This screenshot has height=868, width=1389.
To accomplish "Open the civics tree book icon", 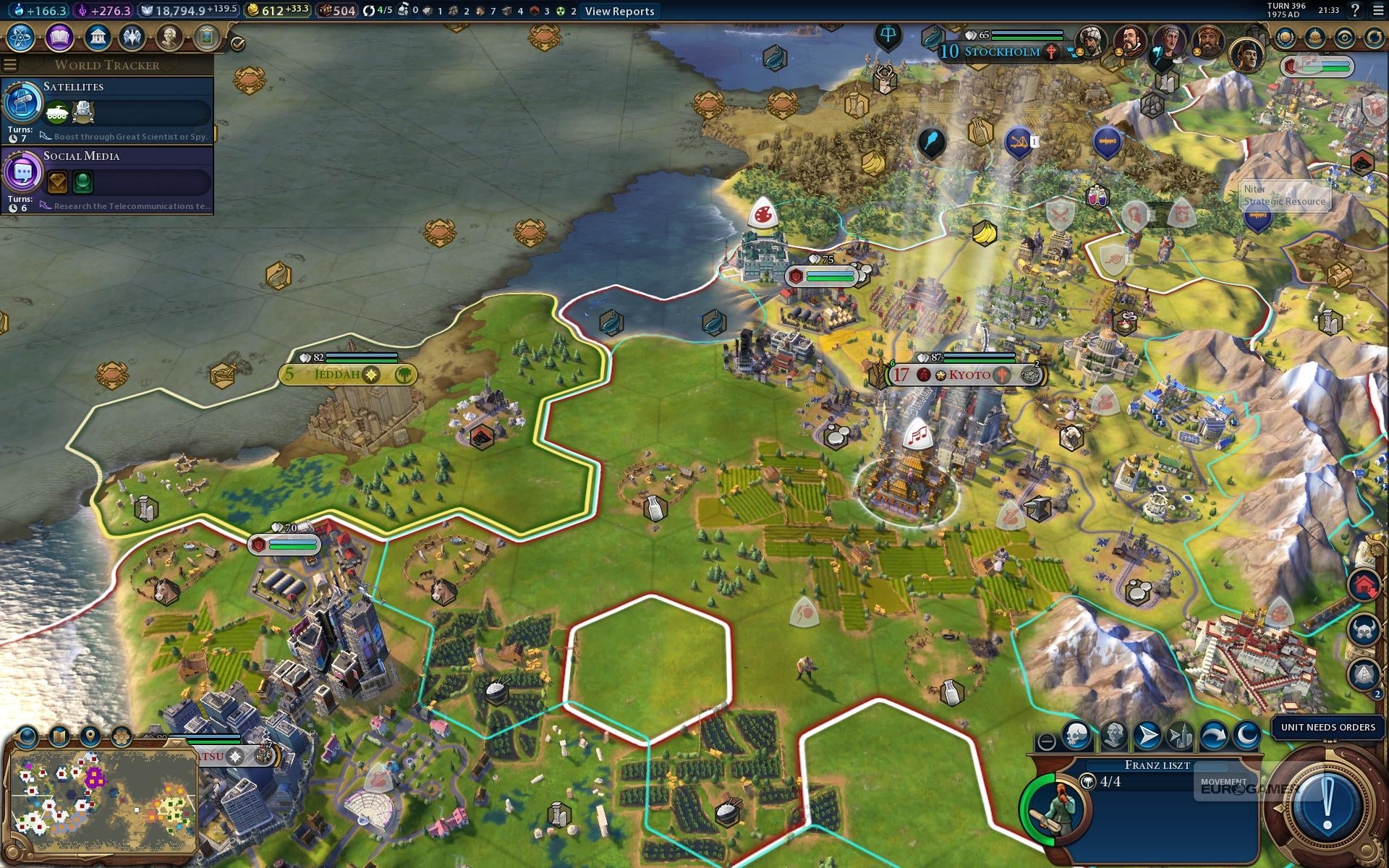I will 59,37.
